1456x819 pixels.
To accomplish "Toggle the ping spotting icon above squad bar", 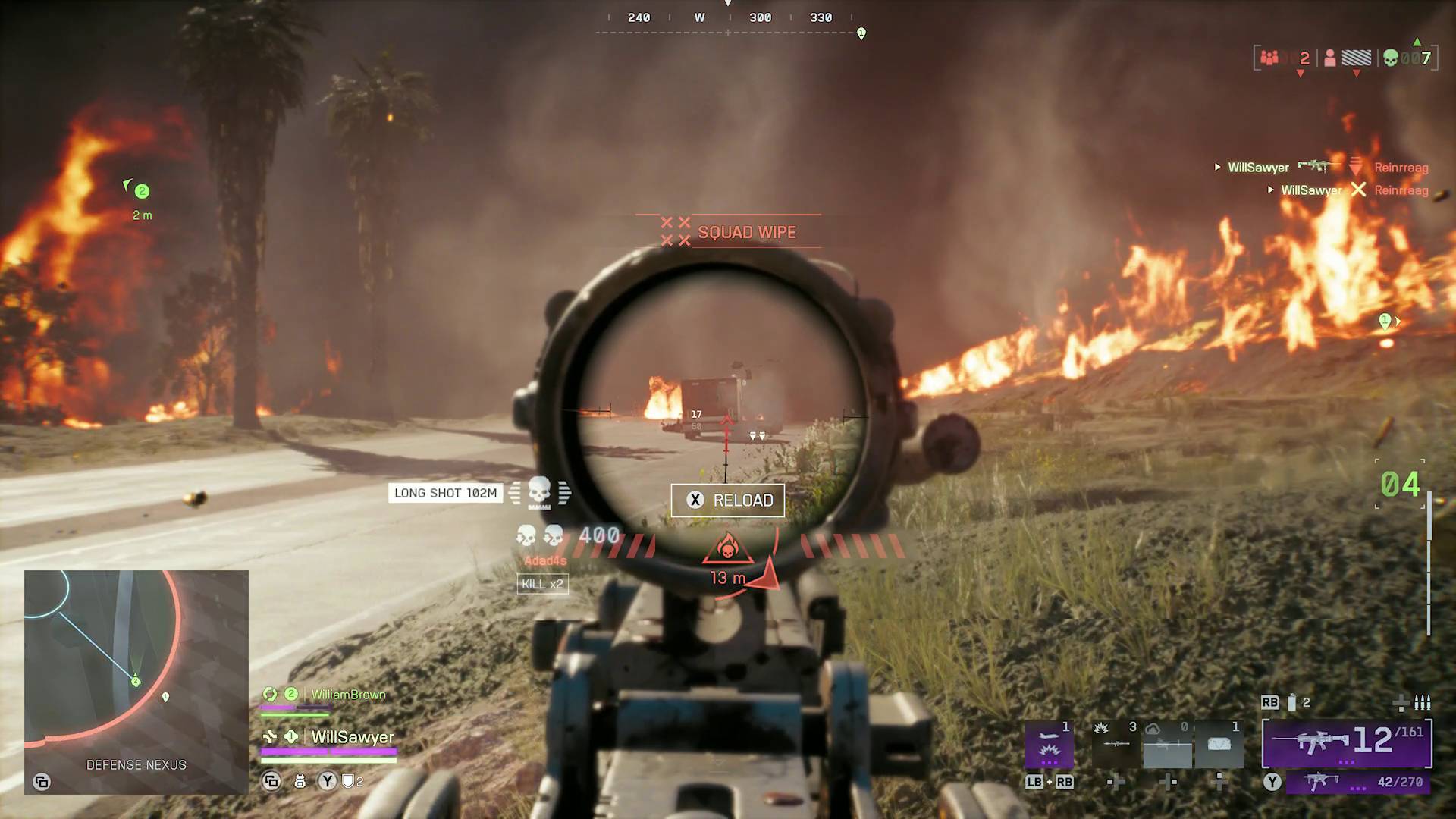I will coord(271,782).
